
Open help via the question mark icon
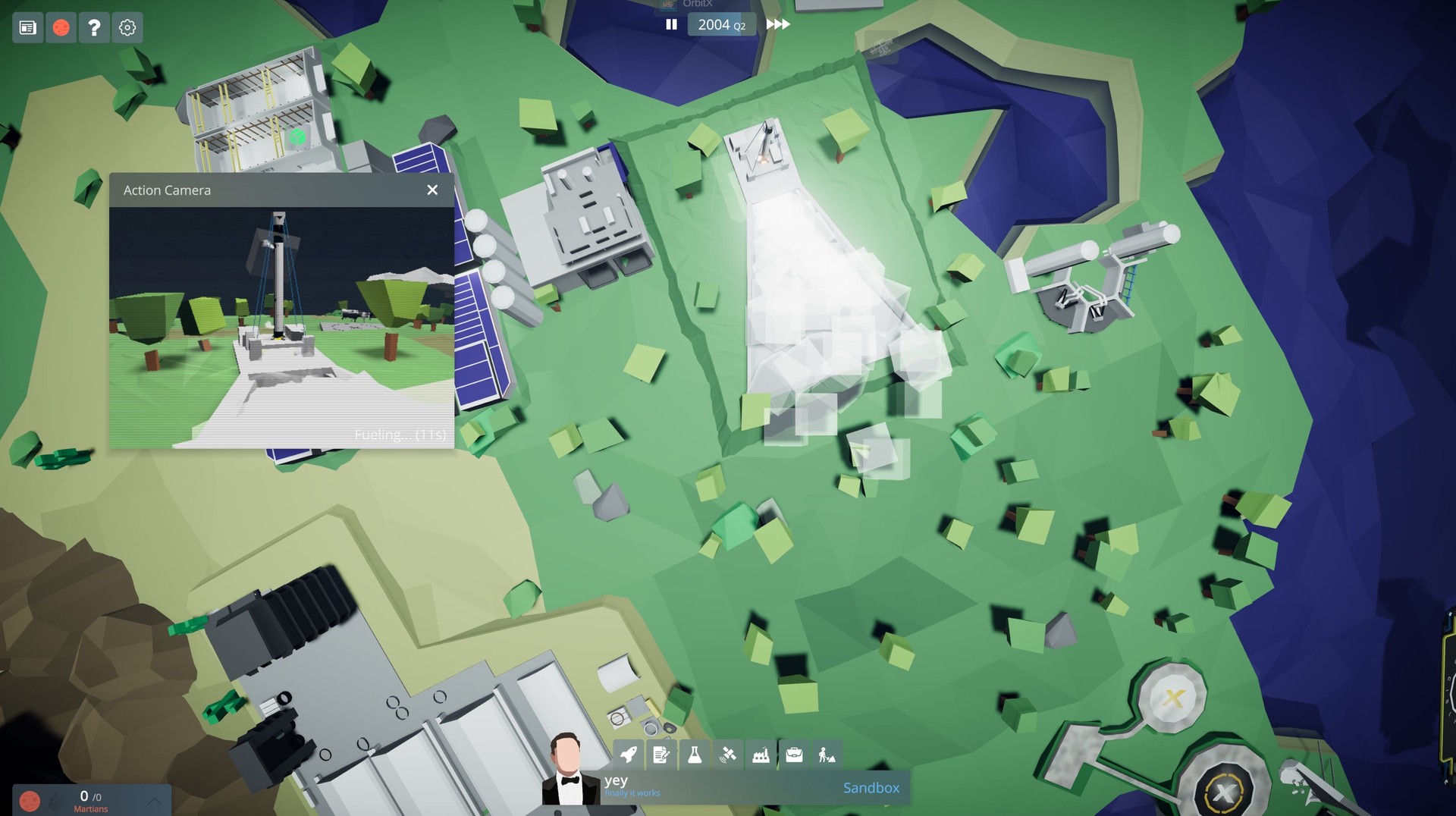pyautogui.click(x=93, y=27)
